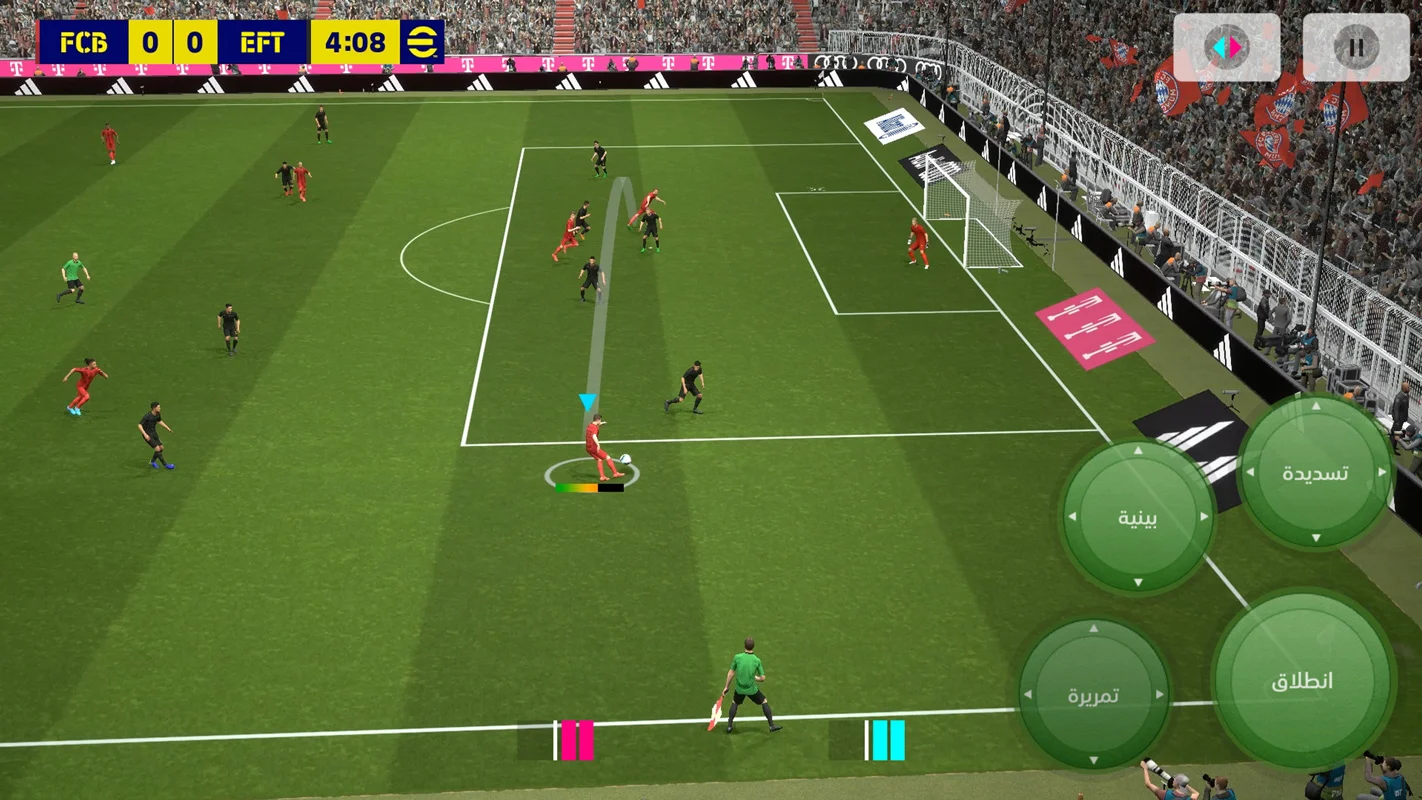Toggle pause on the match

coord(1357,45)
